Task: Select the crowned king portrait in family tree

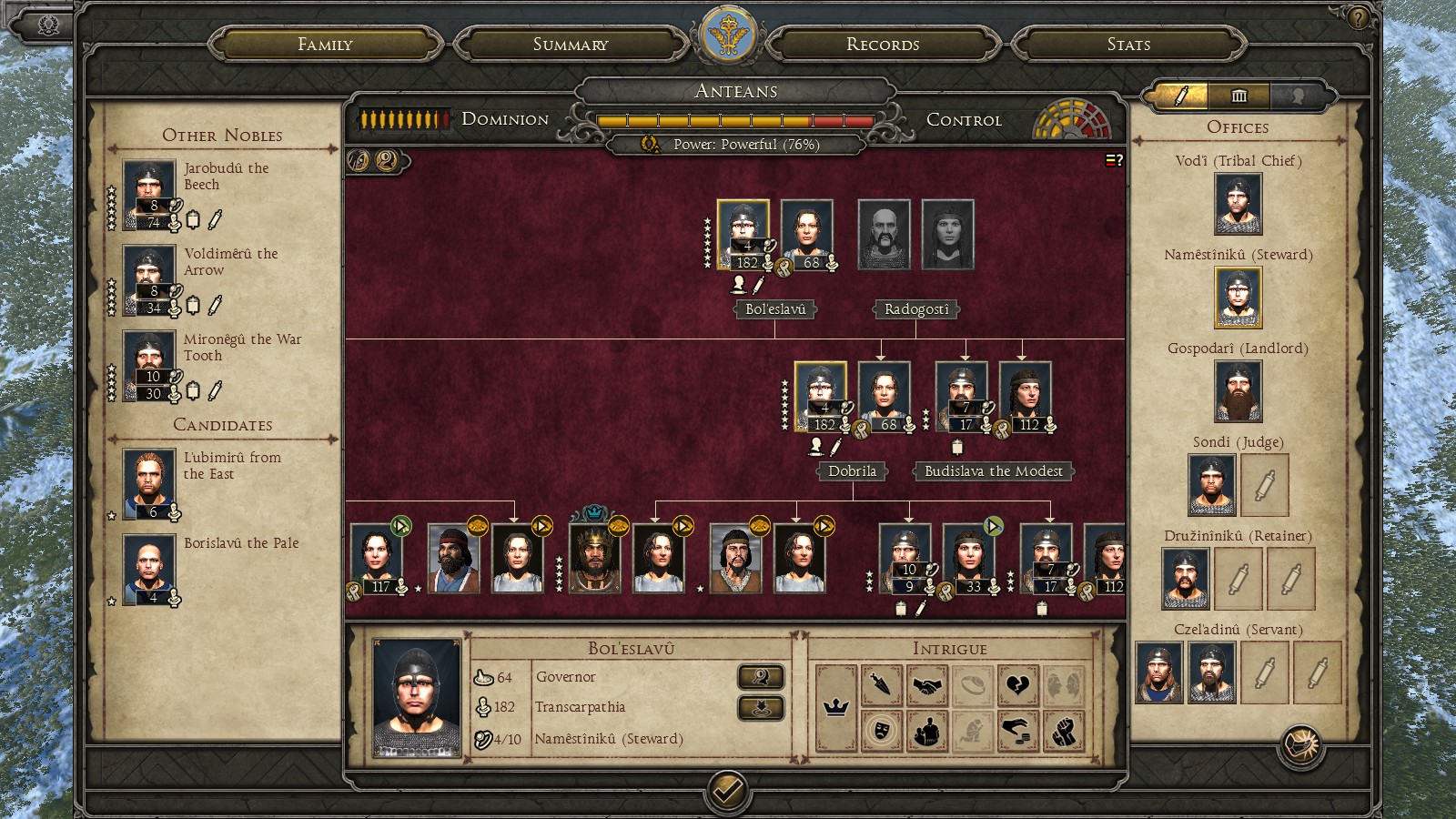Action: [x=594, y=558]
